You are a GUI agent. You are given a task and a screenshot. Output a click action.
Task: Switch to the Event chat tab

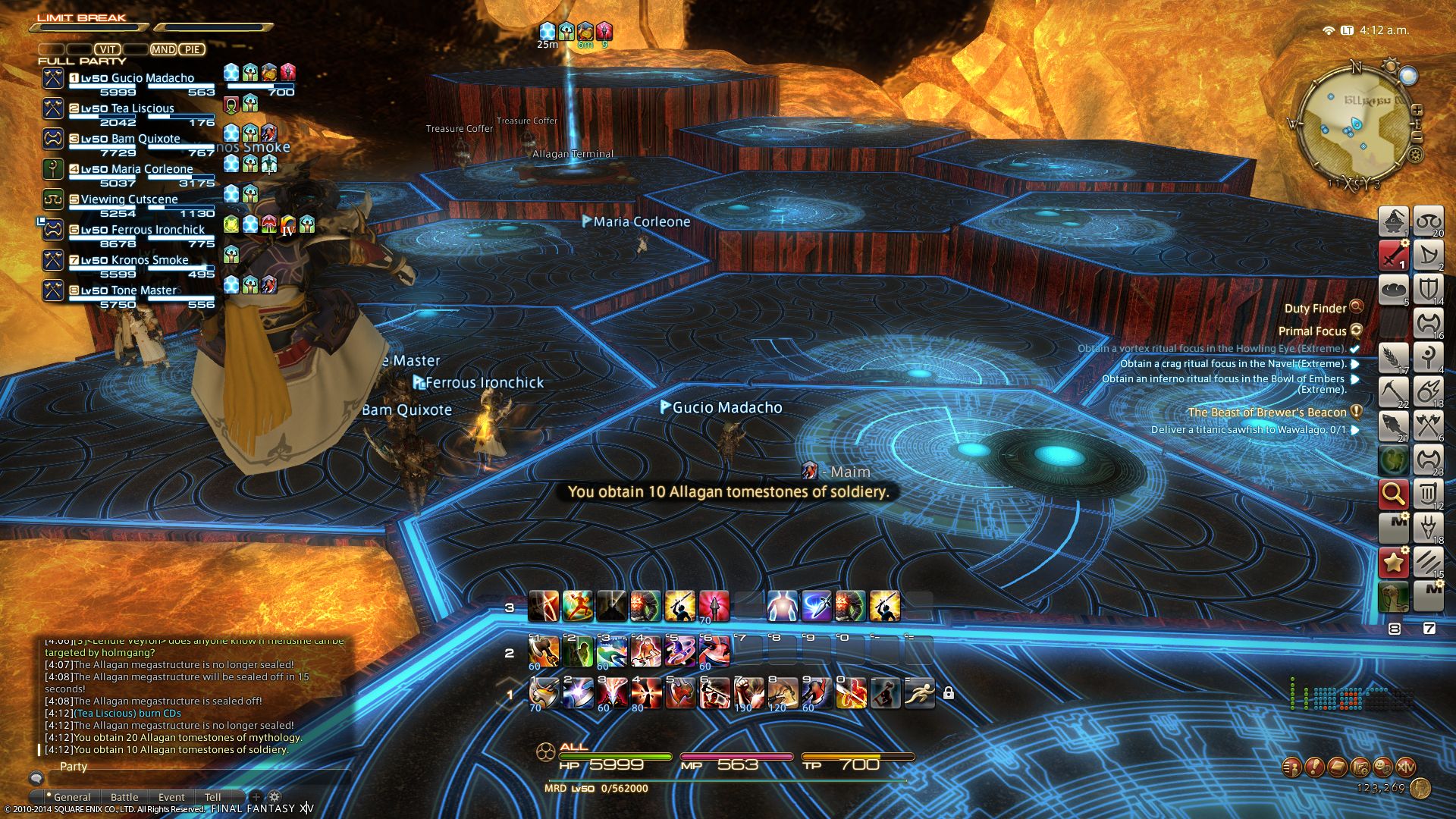point(171,797)
